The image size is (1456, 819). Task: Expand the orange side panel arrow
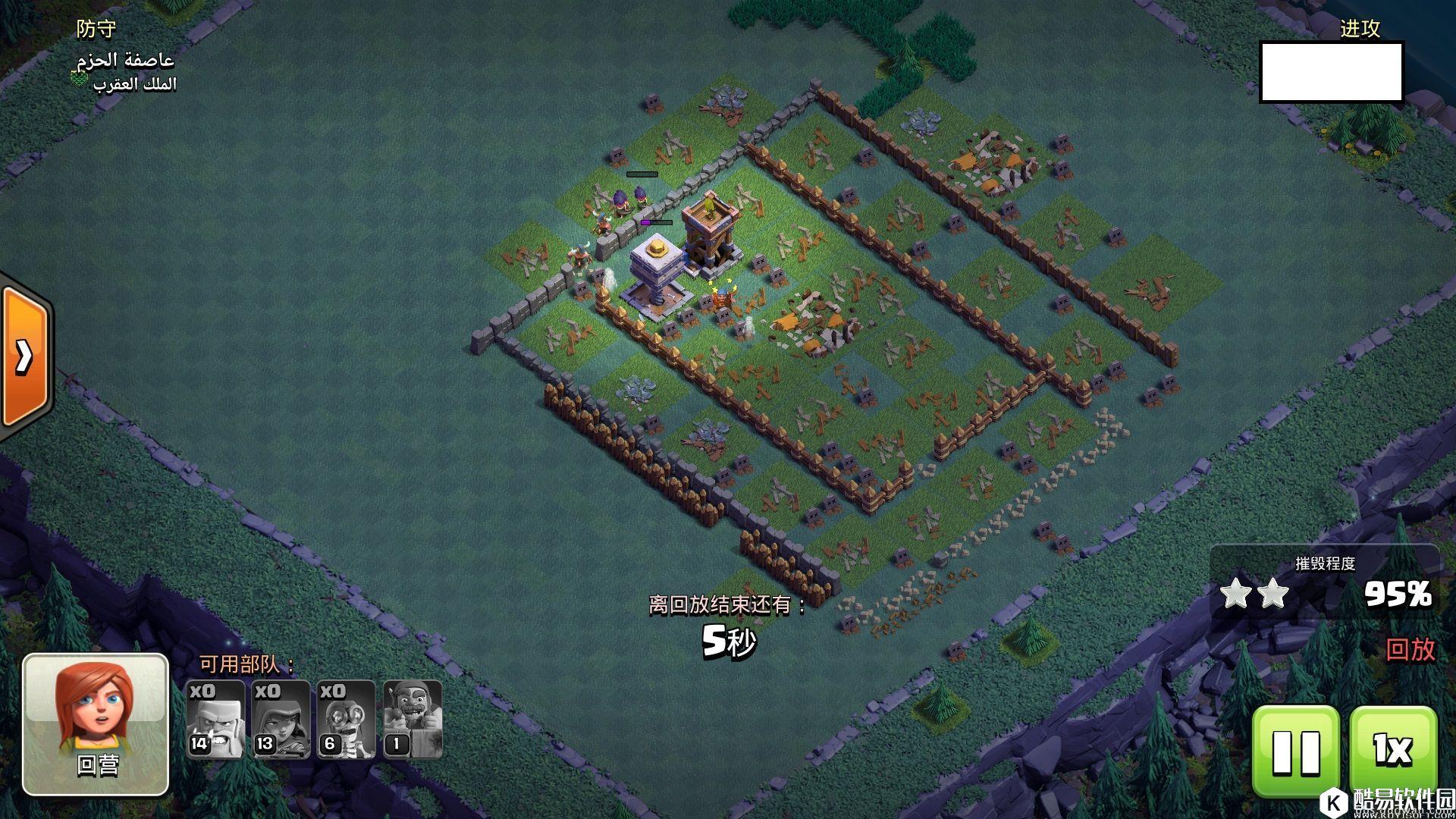pos(24,356)
